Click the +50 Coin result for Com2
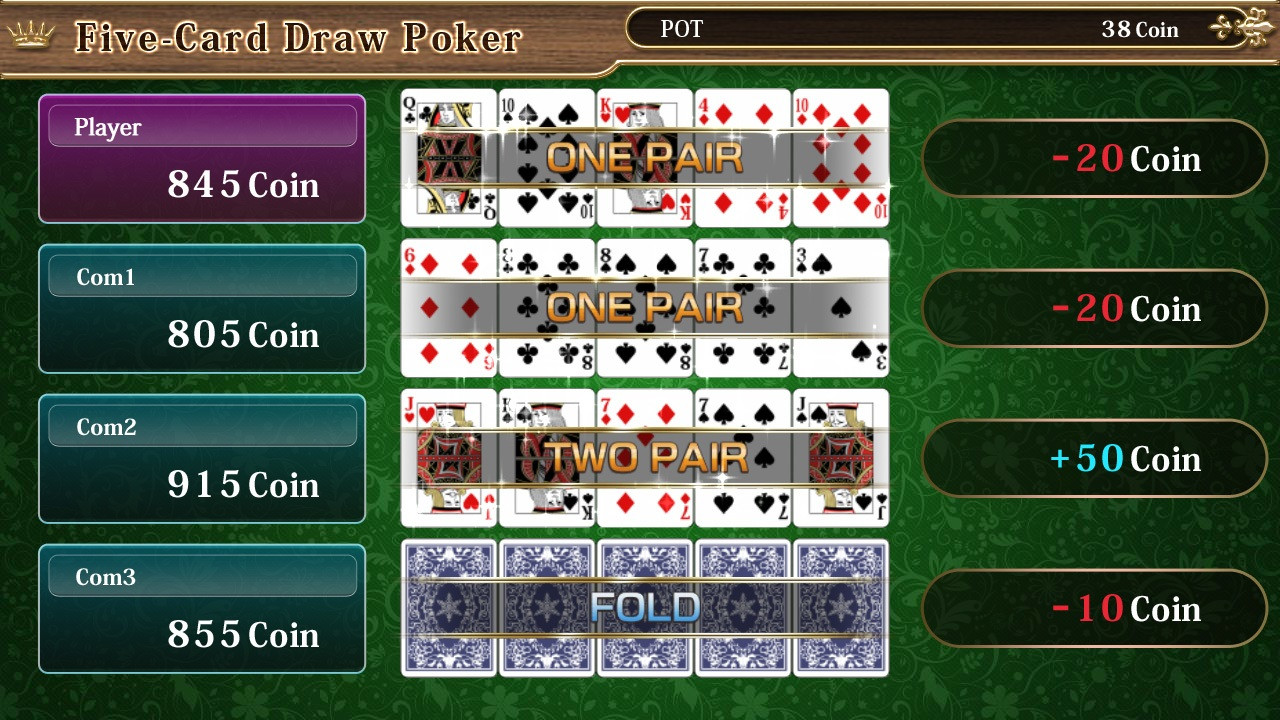Viewport: 1280px width, 720px height. pyautogui.click(x=1094, y=459)
